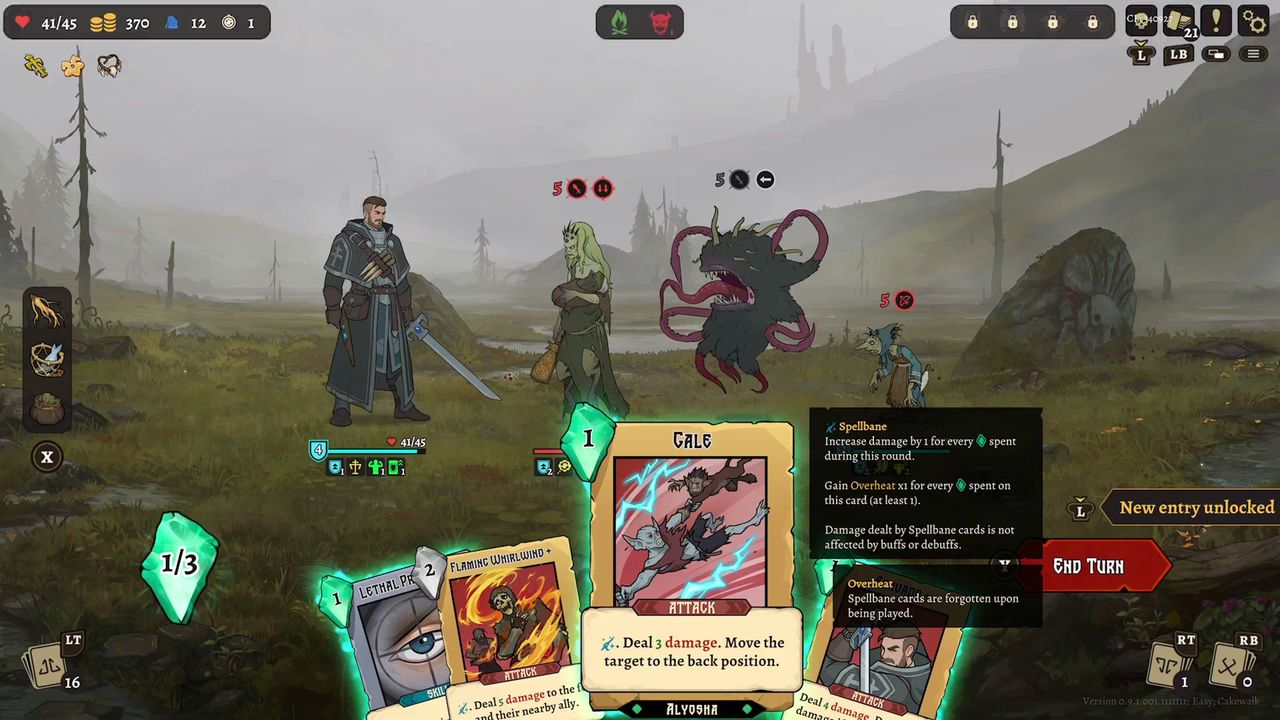The width and height of the screenshot is (1280, 720).
Task: Target the tentacled beast's attack intent icon
Action: click(739, 180)
